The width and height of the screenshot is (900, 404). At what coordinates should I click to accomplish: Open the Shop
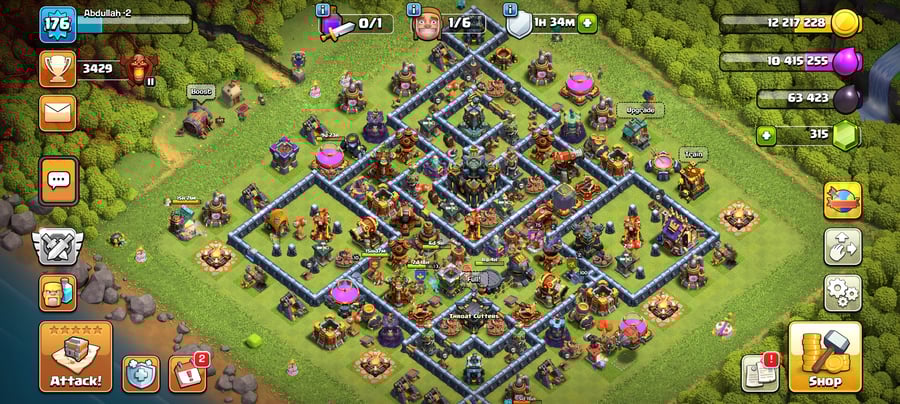click(824, 357)
